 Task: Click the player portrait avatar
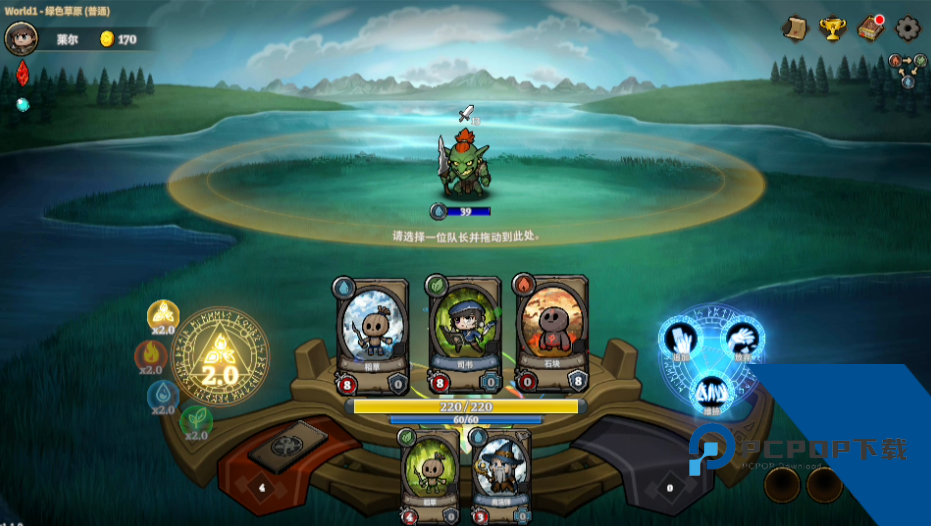(x=20, y=38)
